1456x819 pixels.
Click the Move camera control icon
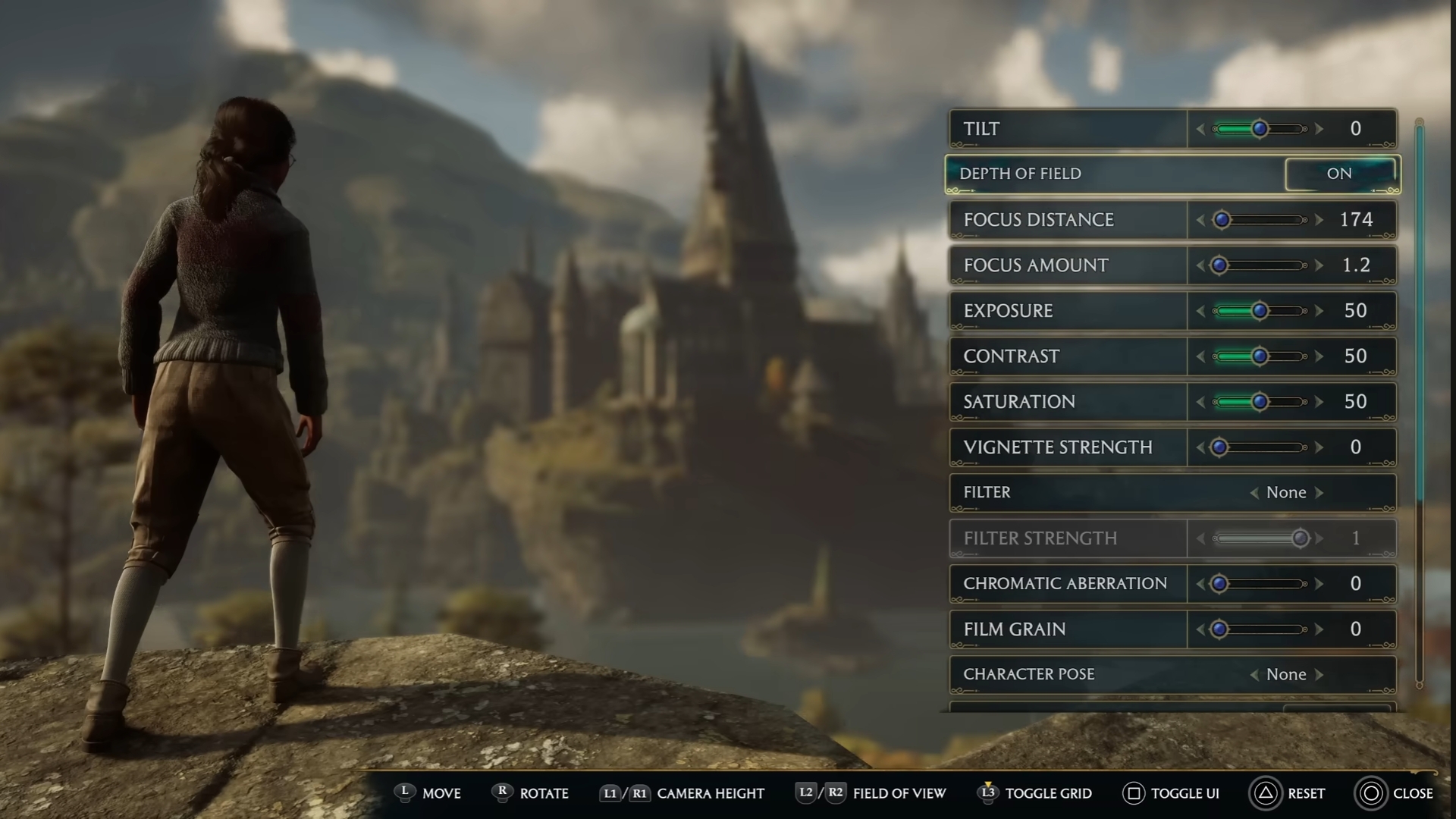click(x=406, y=793)
